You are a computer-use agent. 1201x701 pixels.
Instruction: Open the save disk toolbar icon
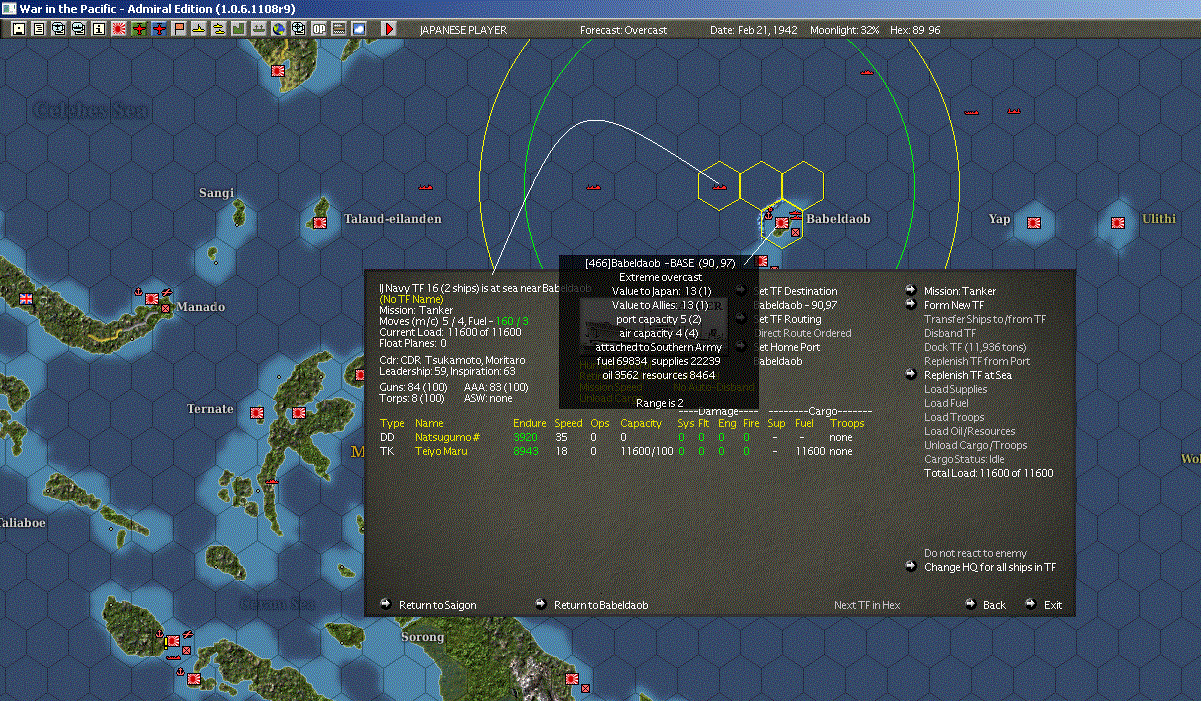pos(18,29)
